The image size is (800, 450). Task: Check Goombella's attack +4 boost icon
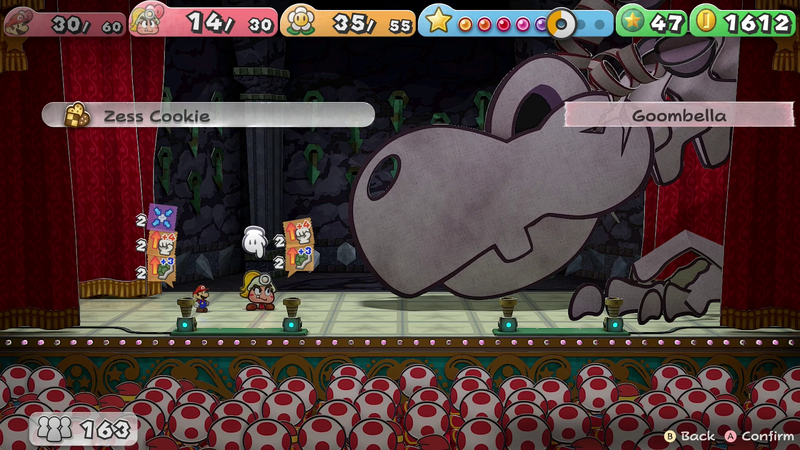coord(298,233)
